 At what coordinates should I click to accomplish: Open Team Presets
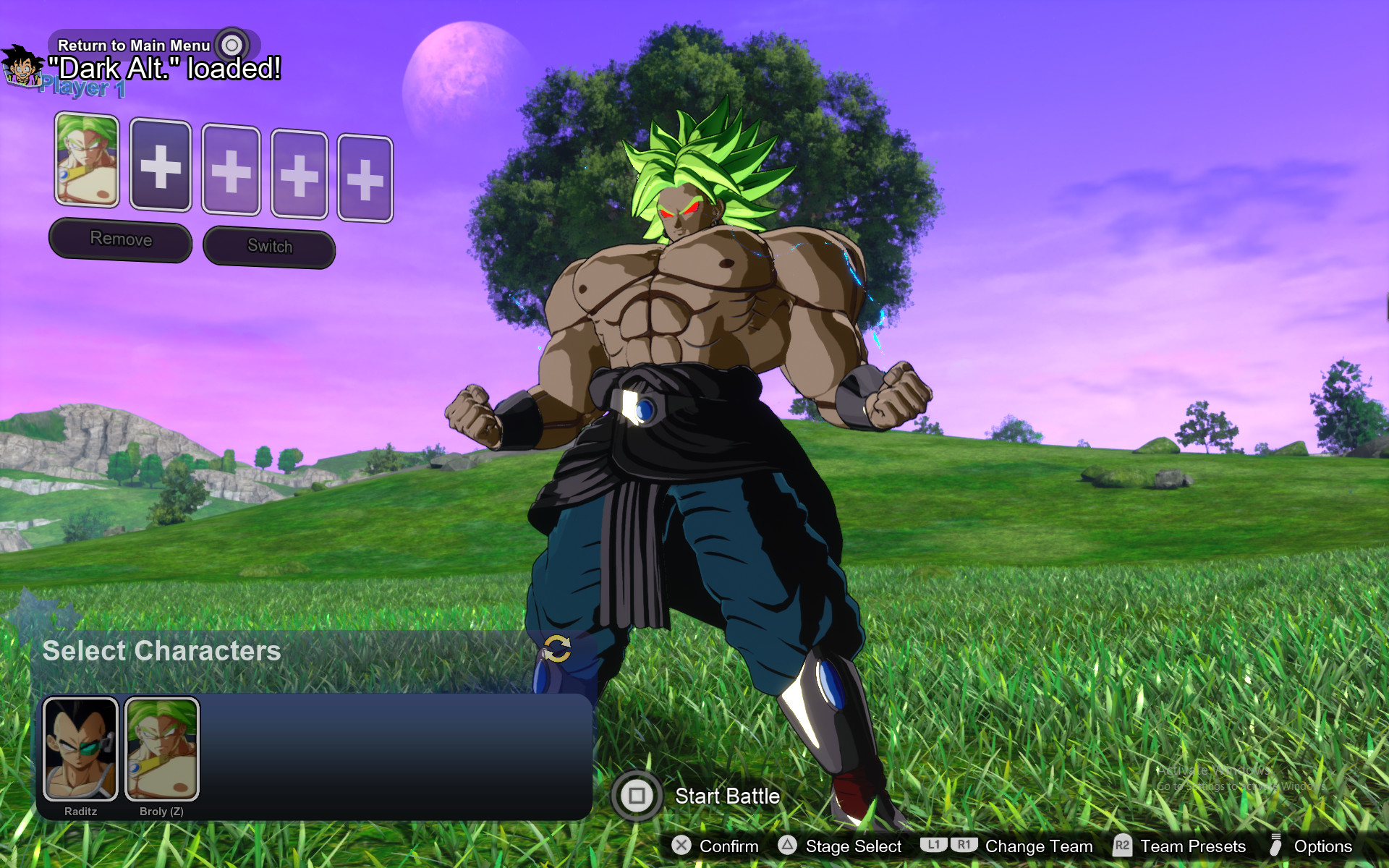tap(1192, 846)
